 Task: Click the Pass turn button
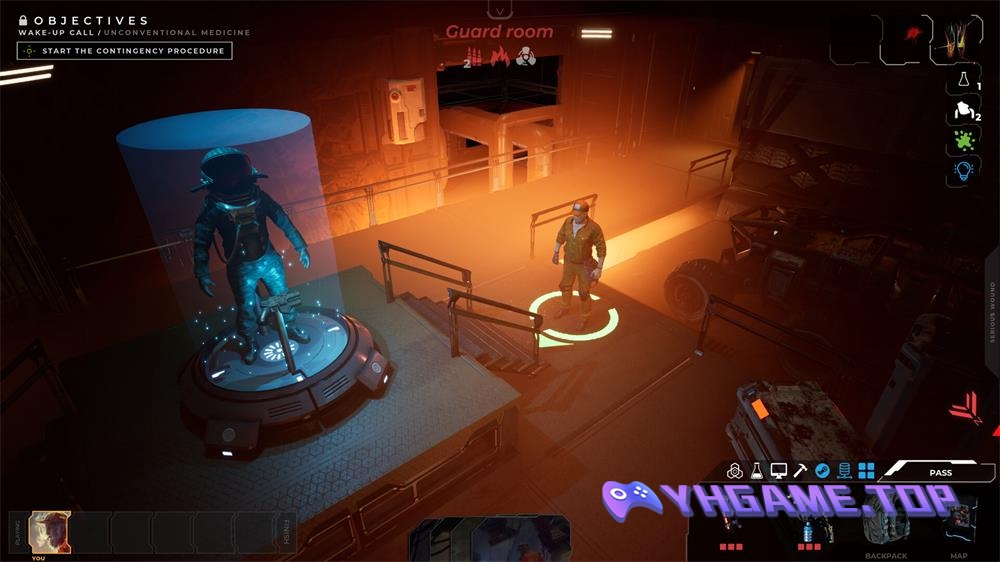click(x=940, y=472)
